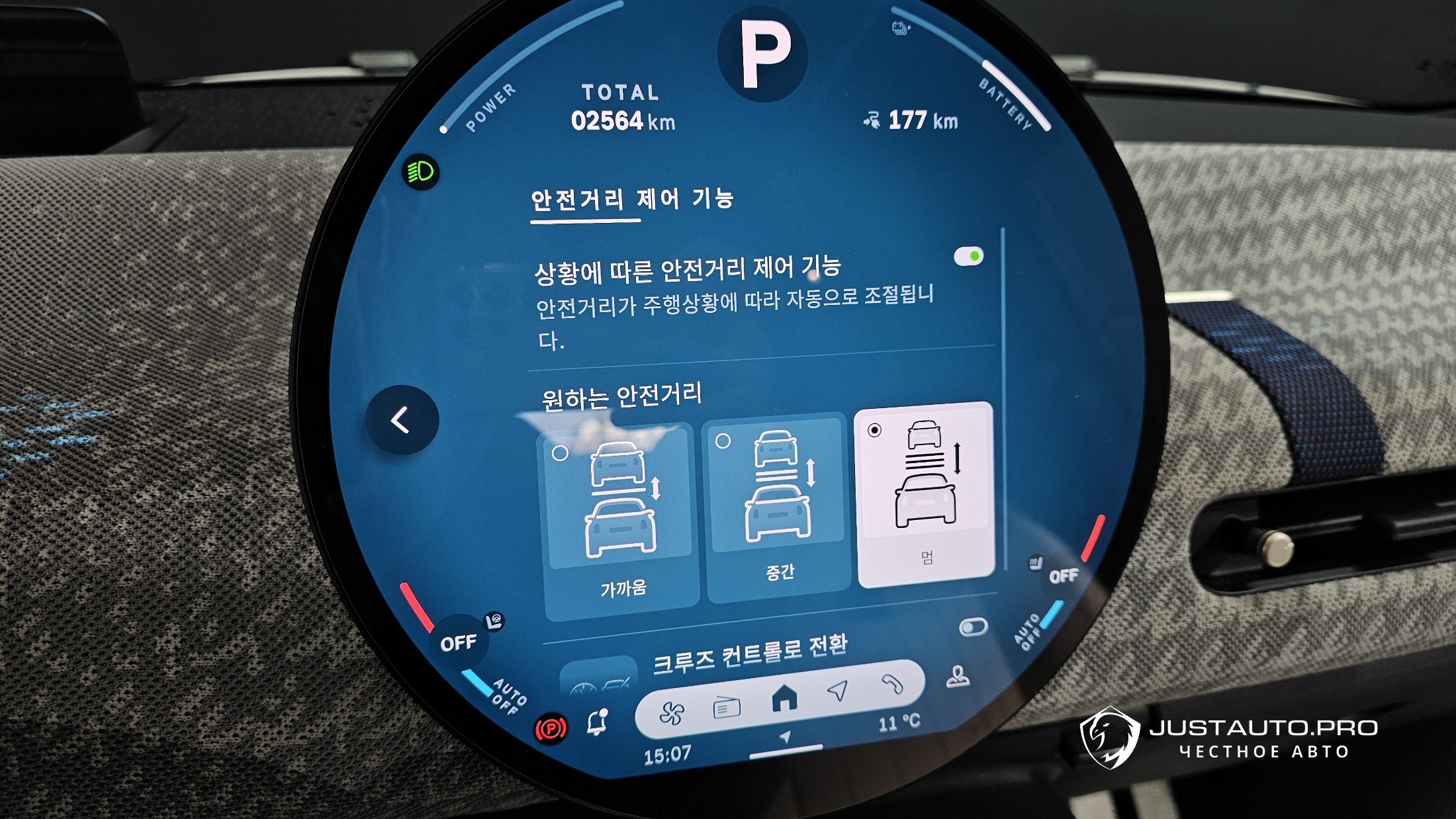This screenshot has width=1456, height=819.
Task: Open notifications with the bell icon
Action: pos(597,722)
